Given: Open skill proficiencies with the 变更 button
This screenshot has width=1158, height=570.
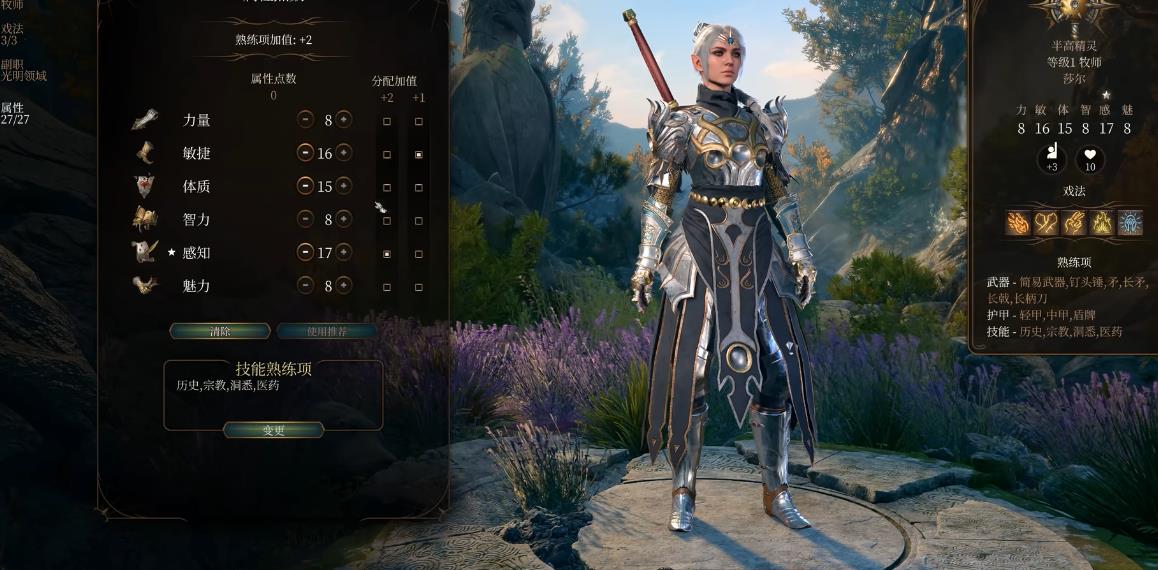Looking at the screenshot, I should coord(274,430).
